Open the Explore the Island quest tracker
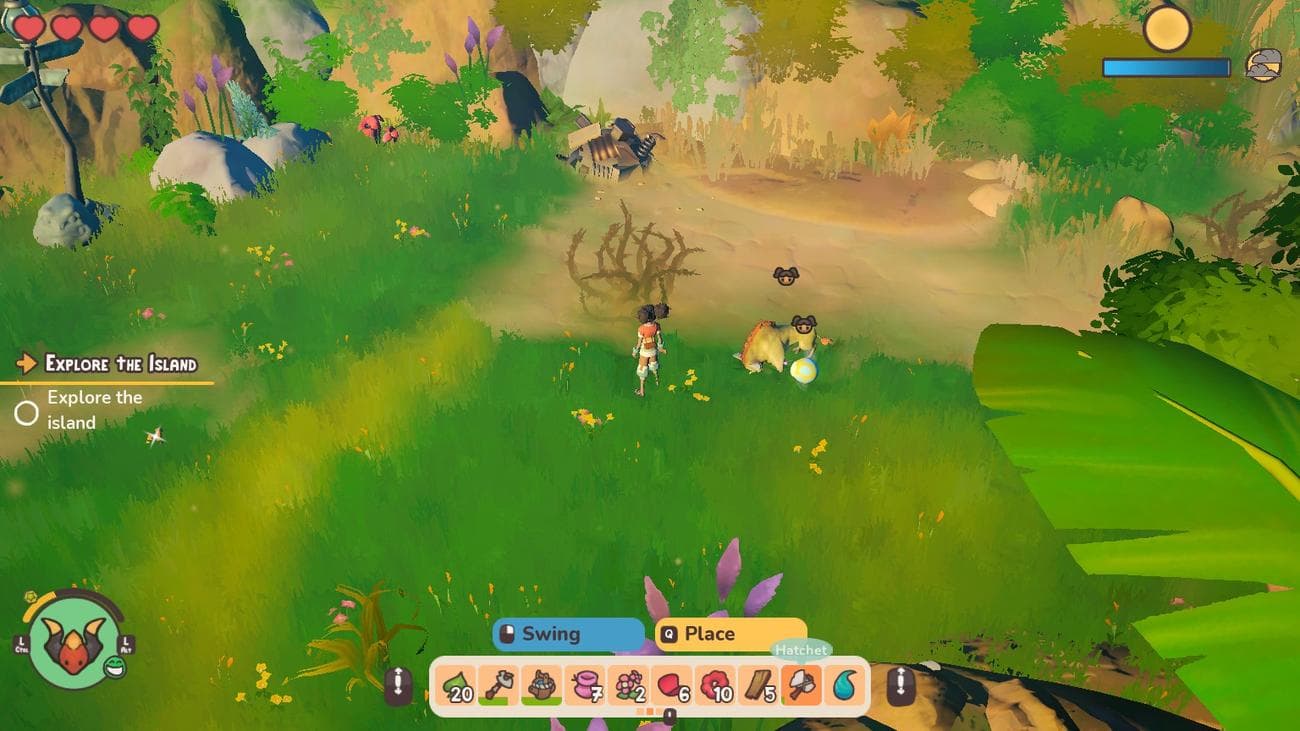The height and width of the screenshot is (731, 1300). coord(121,364)
